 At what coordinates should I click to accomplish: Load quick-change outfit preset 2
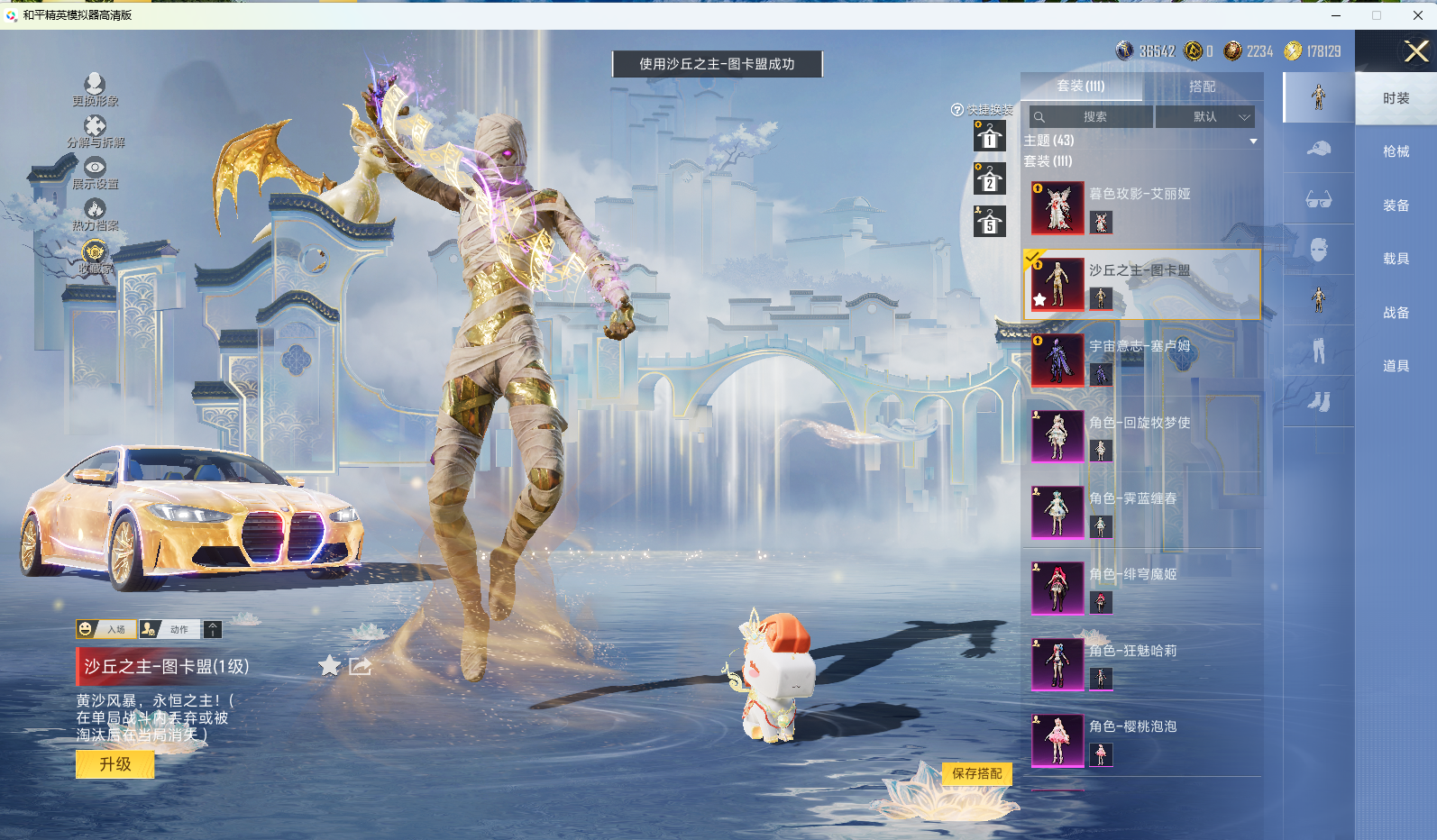pos(989,179)
